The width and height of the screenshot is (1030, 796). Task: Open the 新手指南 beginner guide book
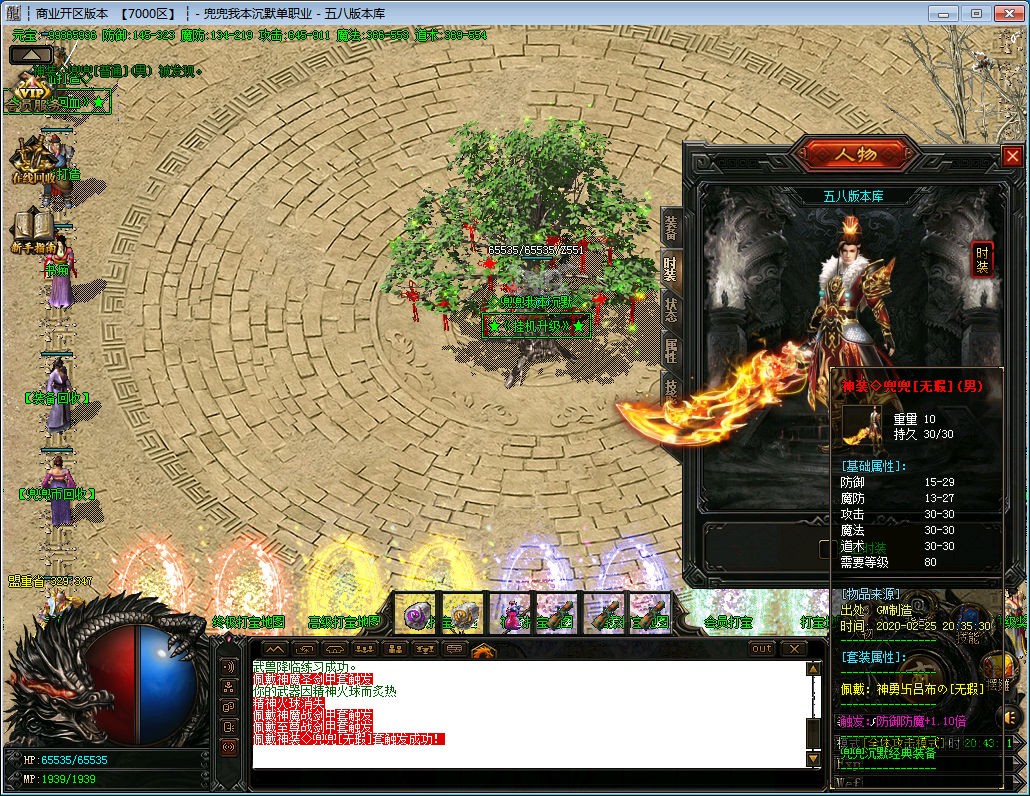pos(34,229)
